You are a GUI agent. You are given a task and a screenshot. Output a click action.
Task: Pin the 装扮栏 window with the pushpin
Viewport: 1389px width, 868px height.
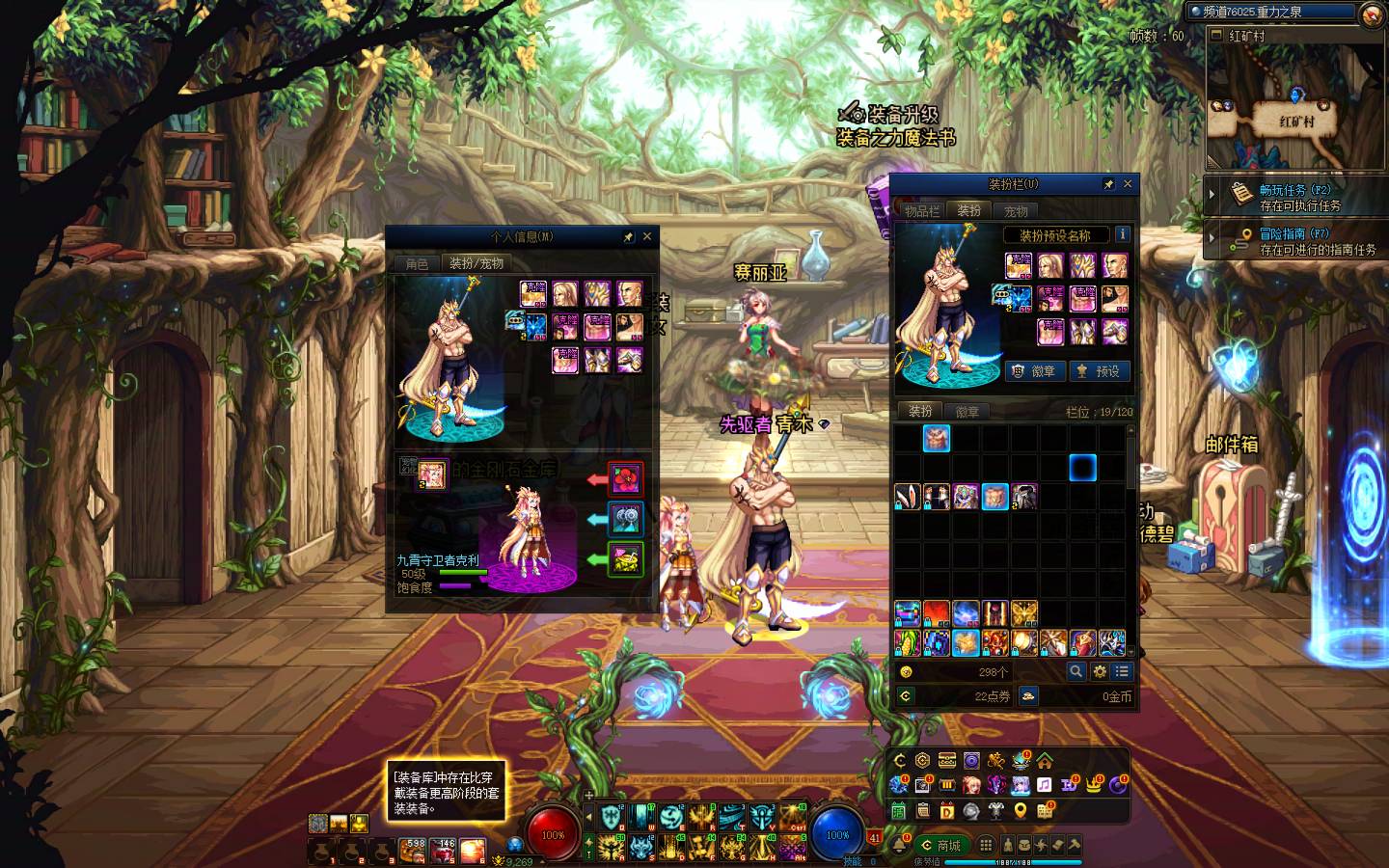coord(1108,184)
